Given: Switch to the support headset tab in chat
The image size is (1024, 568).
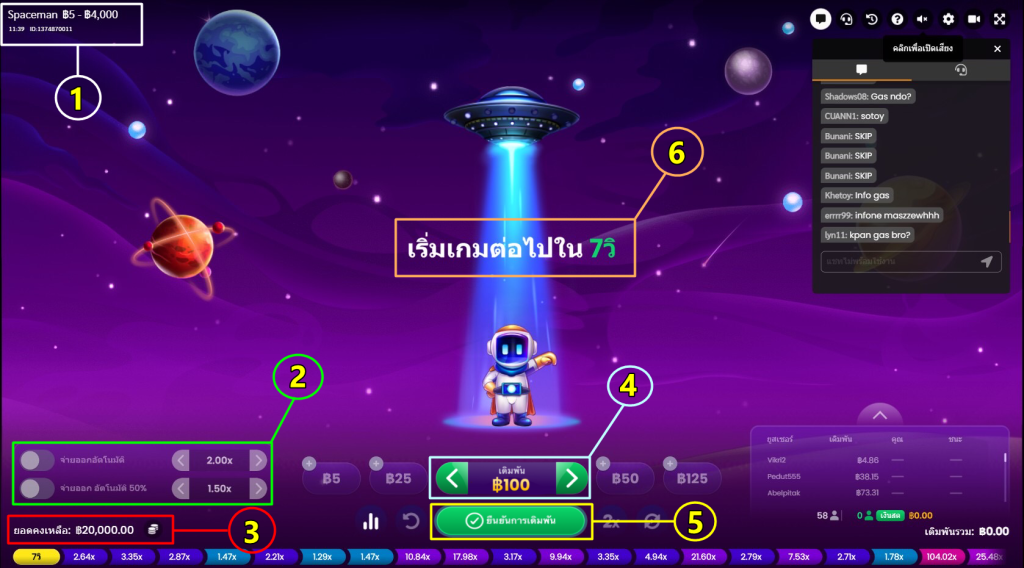Looking at the screenshot, I should coord(960,69).
